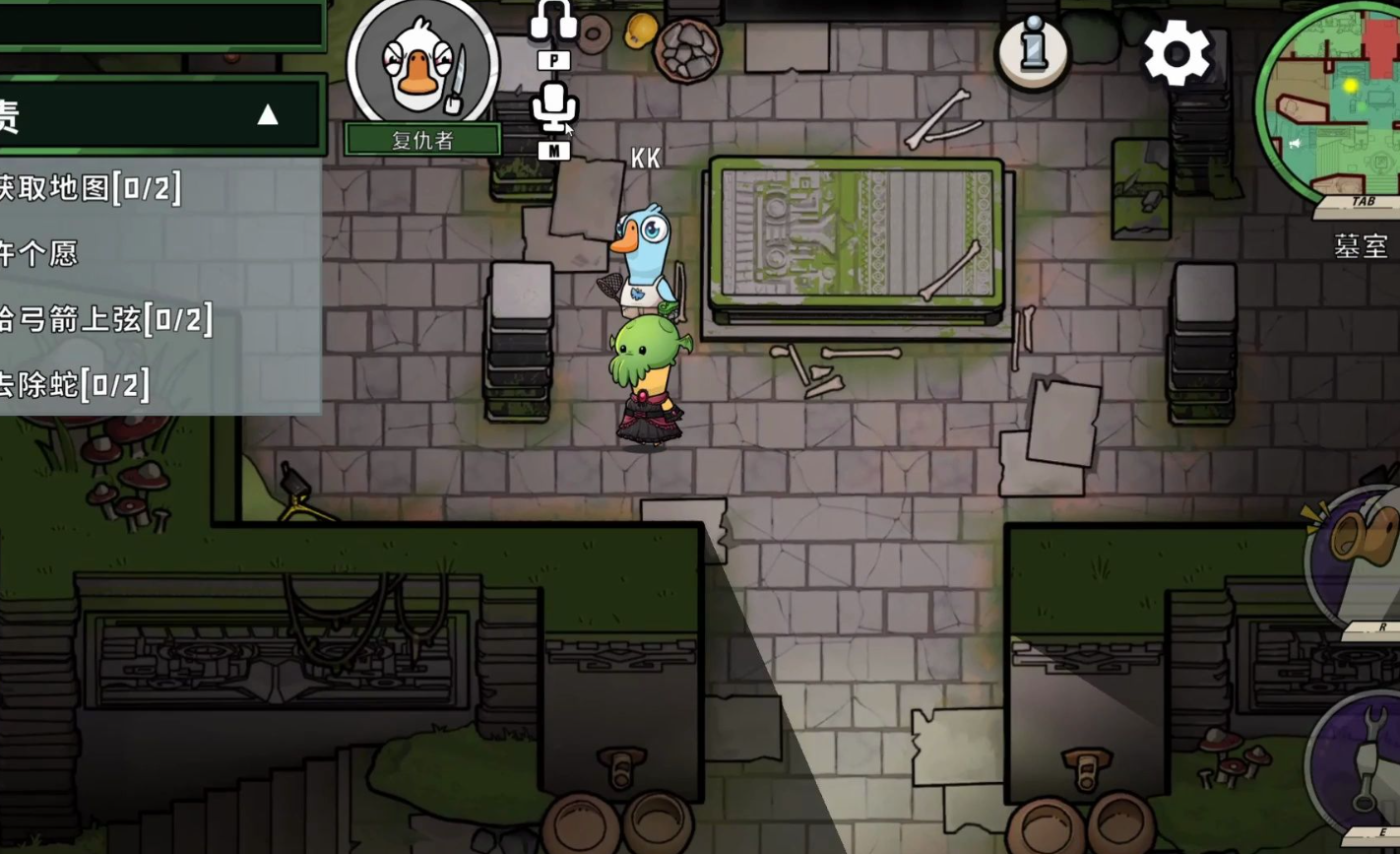Show the role info pawn button
1400x854 pixels.
click(1032, 49)
